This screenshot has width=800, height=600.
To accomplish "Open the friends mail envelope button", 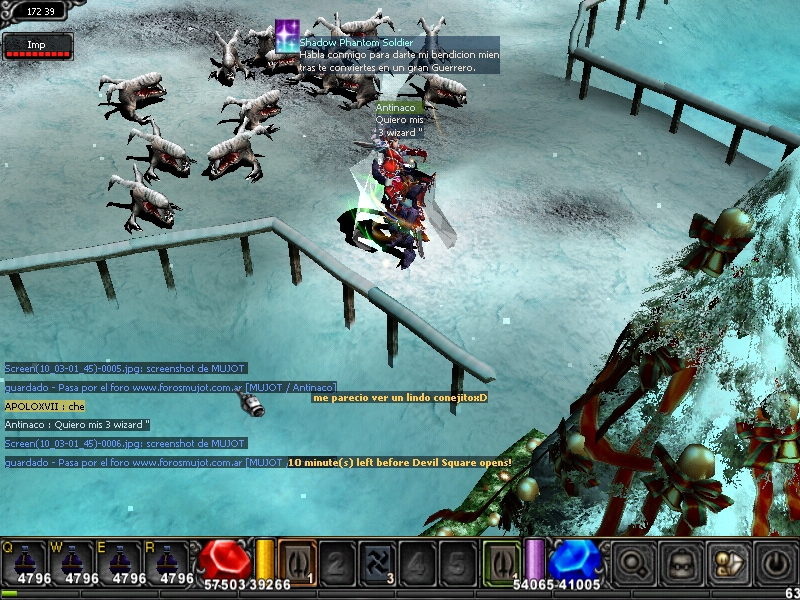I will (x=727, y=563).
